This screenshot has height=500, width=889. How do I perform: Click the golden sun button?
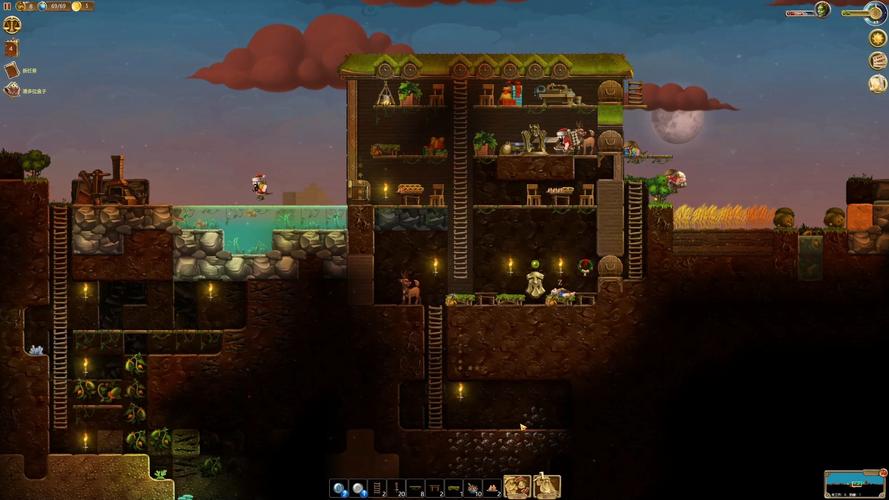877,38
